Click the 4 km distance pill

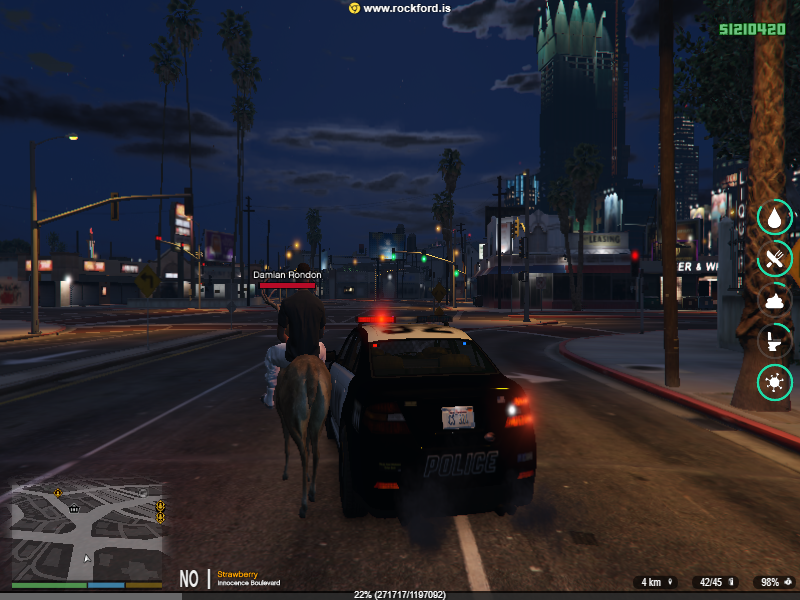click(x=655, y=582)
